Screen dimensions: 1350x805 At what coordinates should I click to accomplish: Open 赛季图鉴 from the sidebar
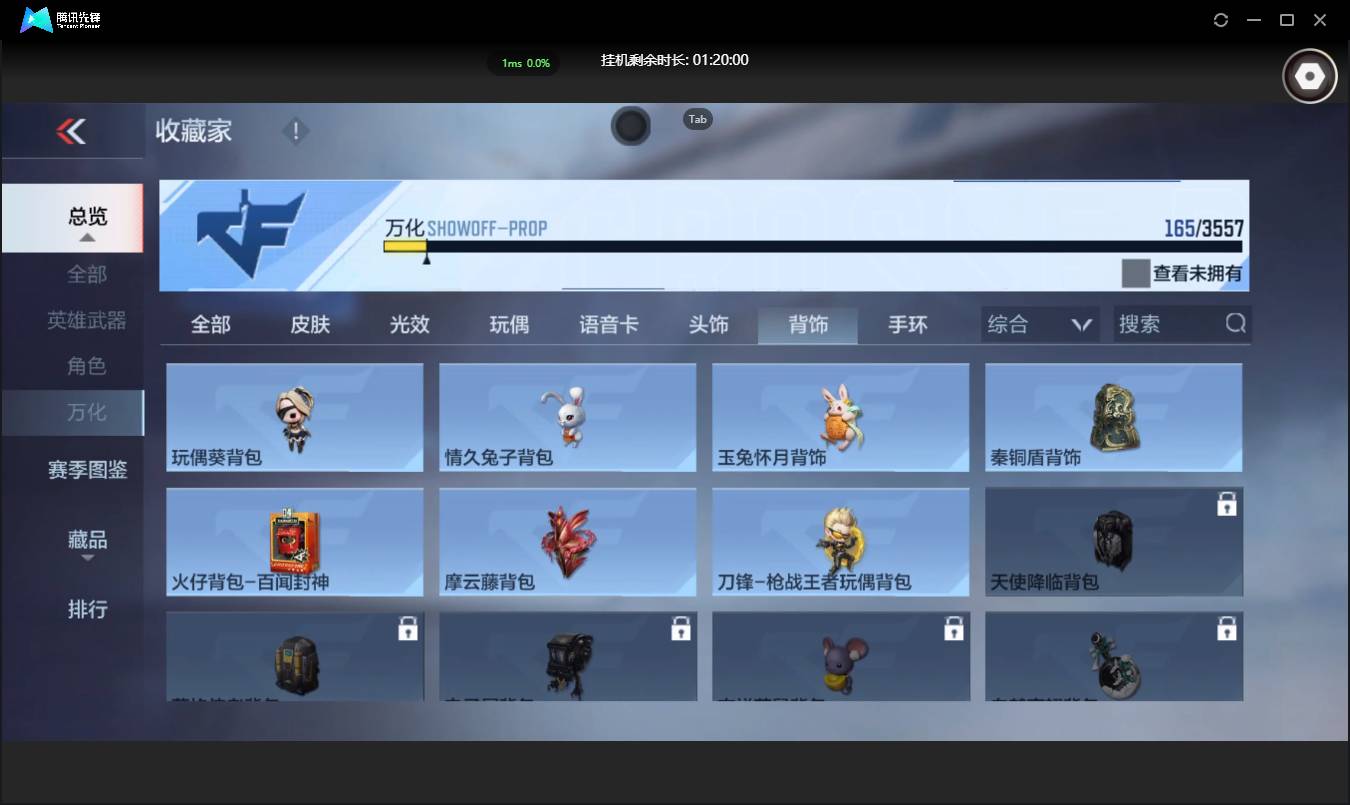(88, 470)
